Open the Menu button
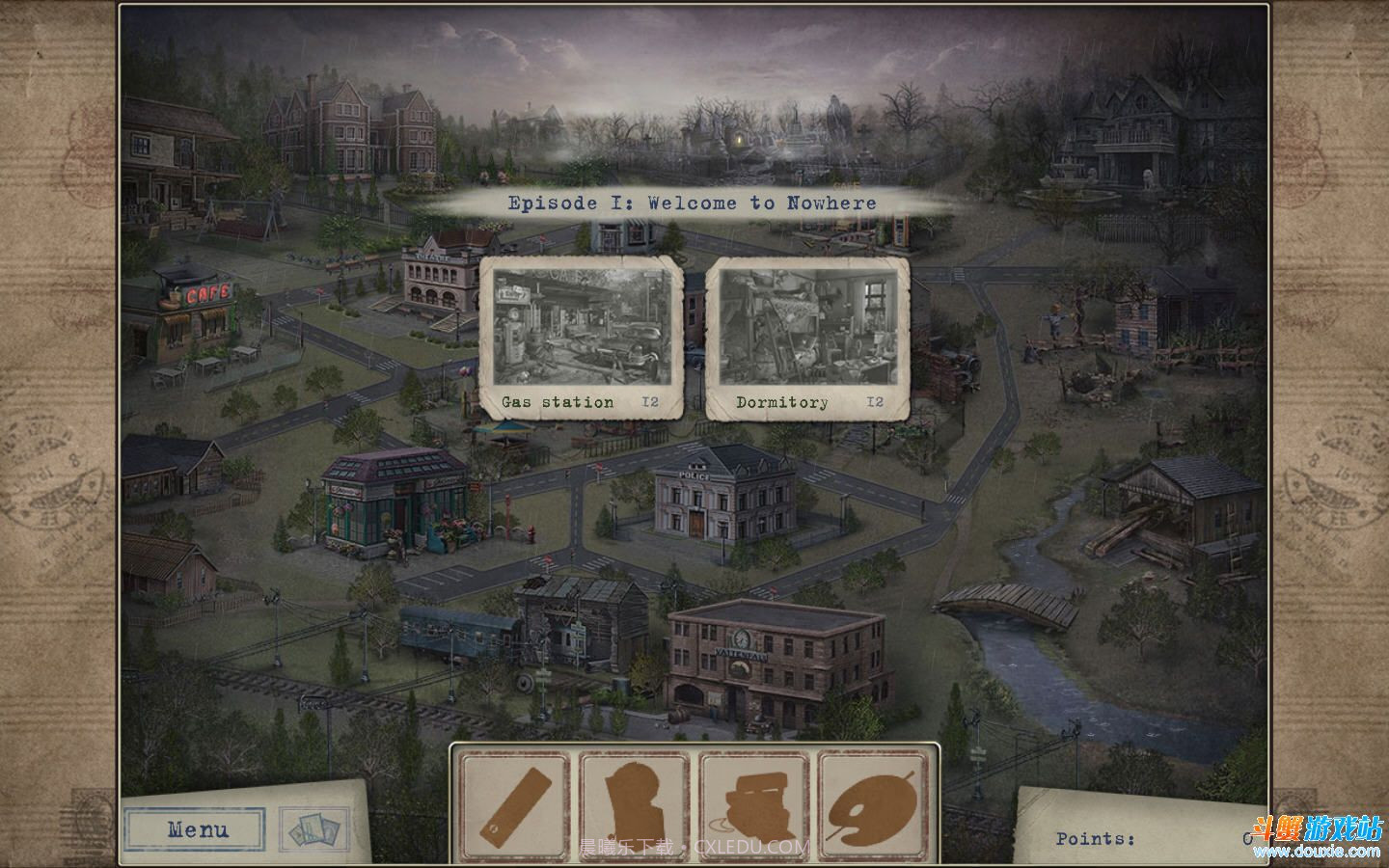 pyautogui.click(x=197, y=829)
